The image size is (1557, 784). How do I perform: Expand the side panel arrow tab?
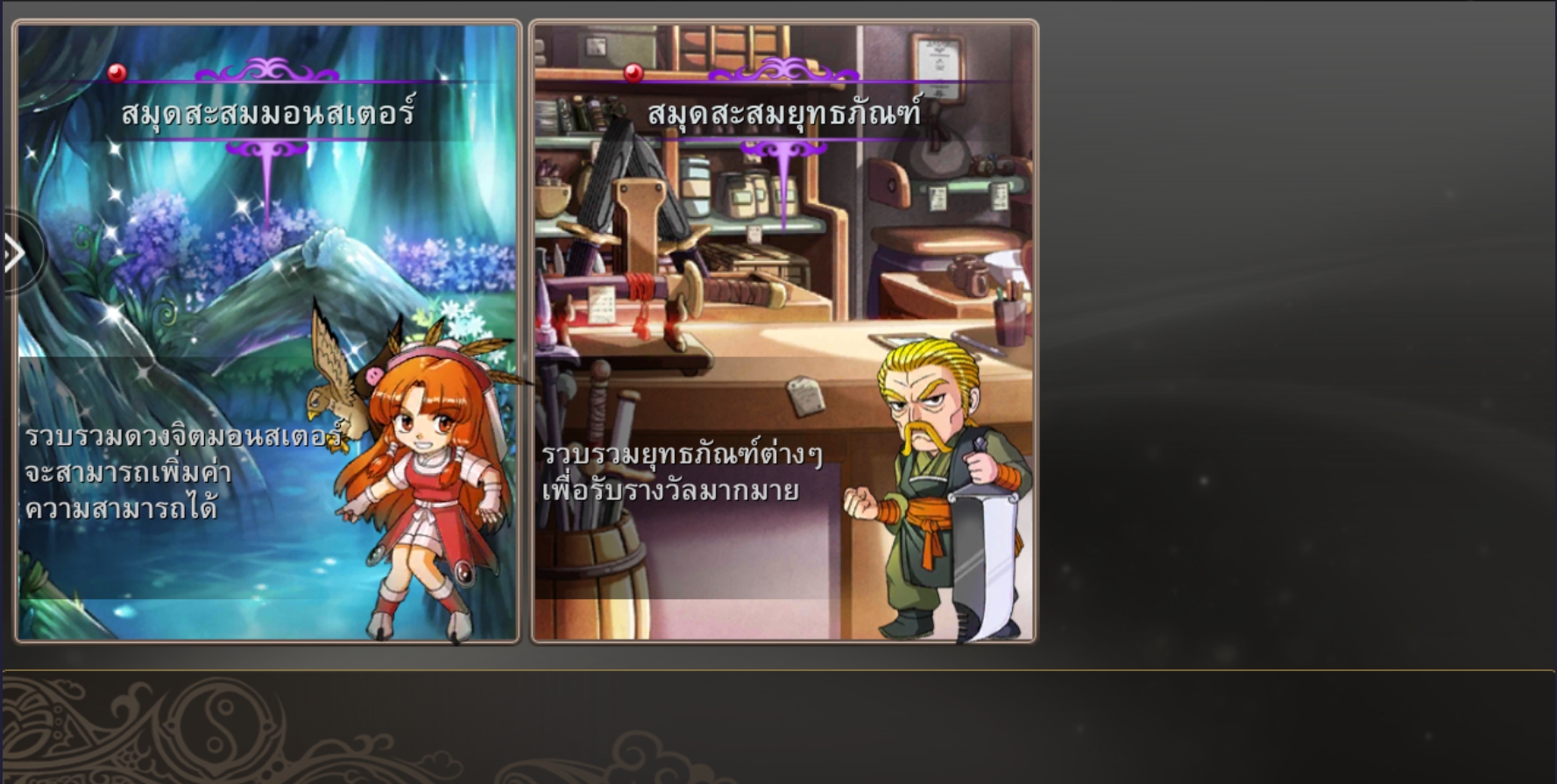coord(15,254)
